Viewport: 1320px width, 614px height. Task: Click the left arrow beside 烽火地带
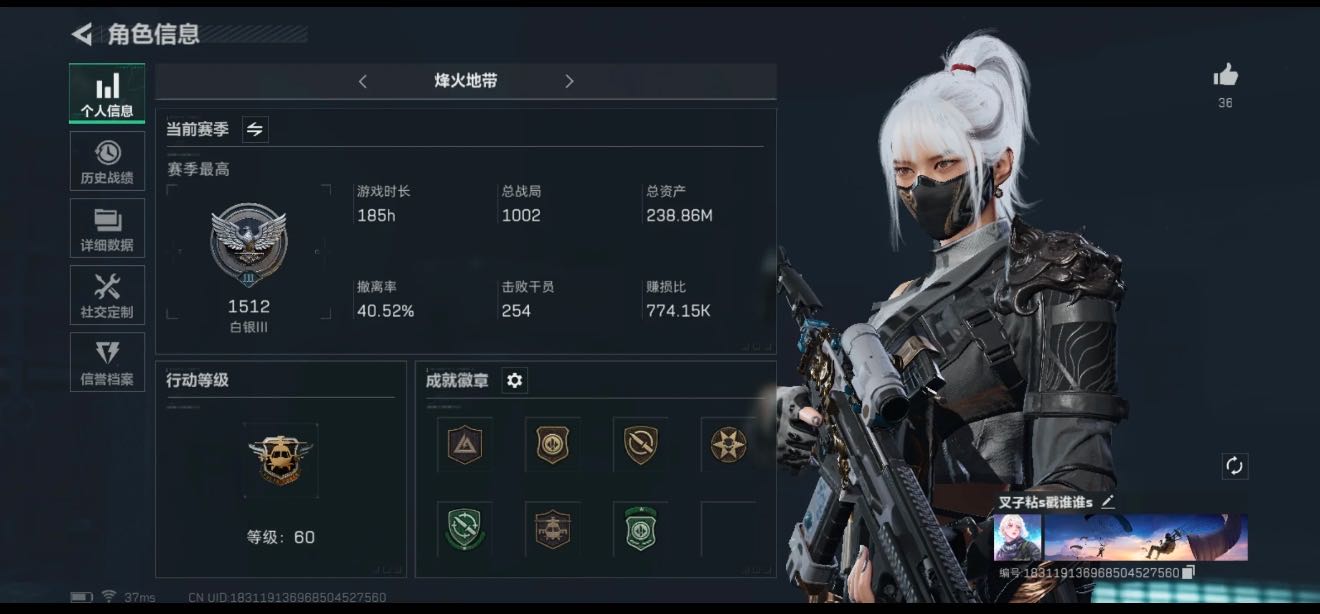pyautogui.click(x=362, y=81)
